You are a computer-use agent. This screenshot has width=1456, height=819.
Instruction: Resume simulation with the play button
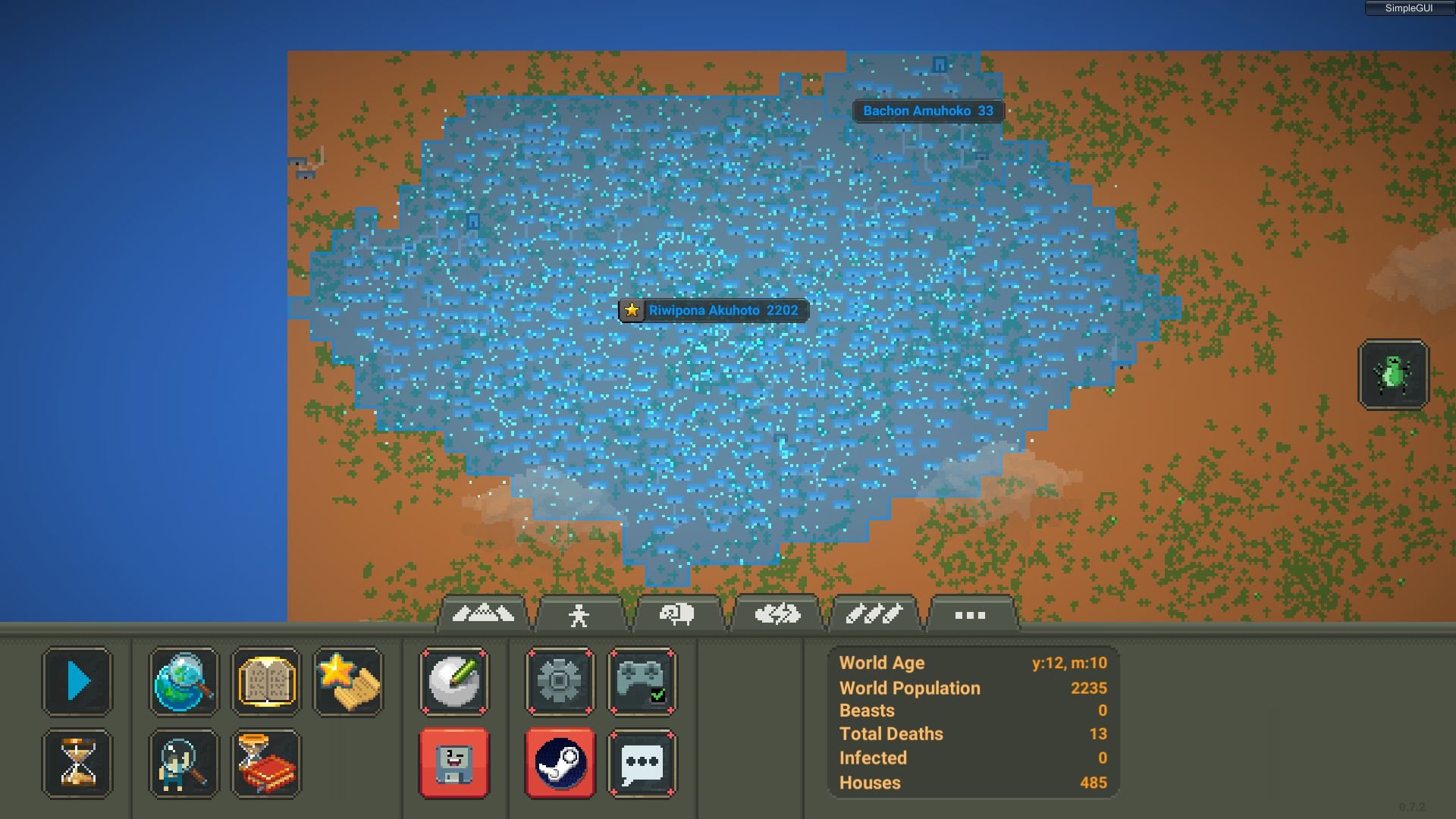click(x=77, y=681)
